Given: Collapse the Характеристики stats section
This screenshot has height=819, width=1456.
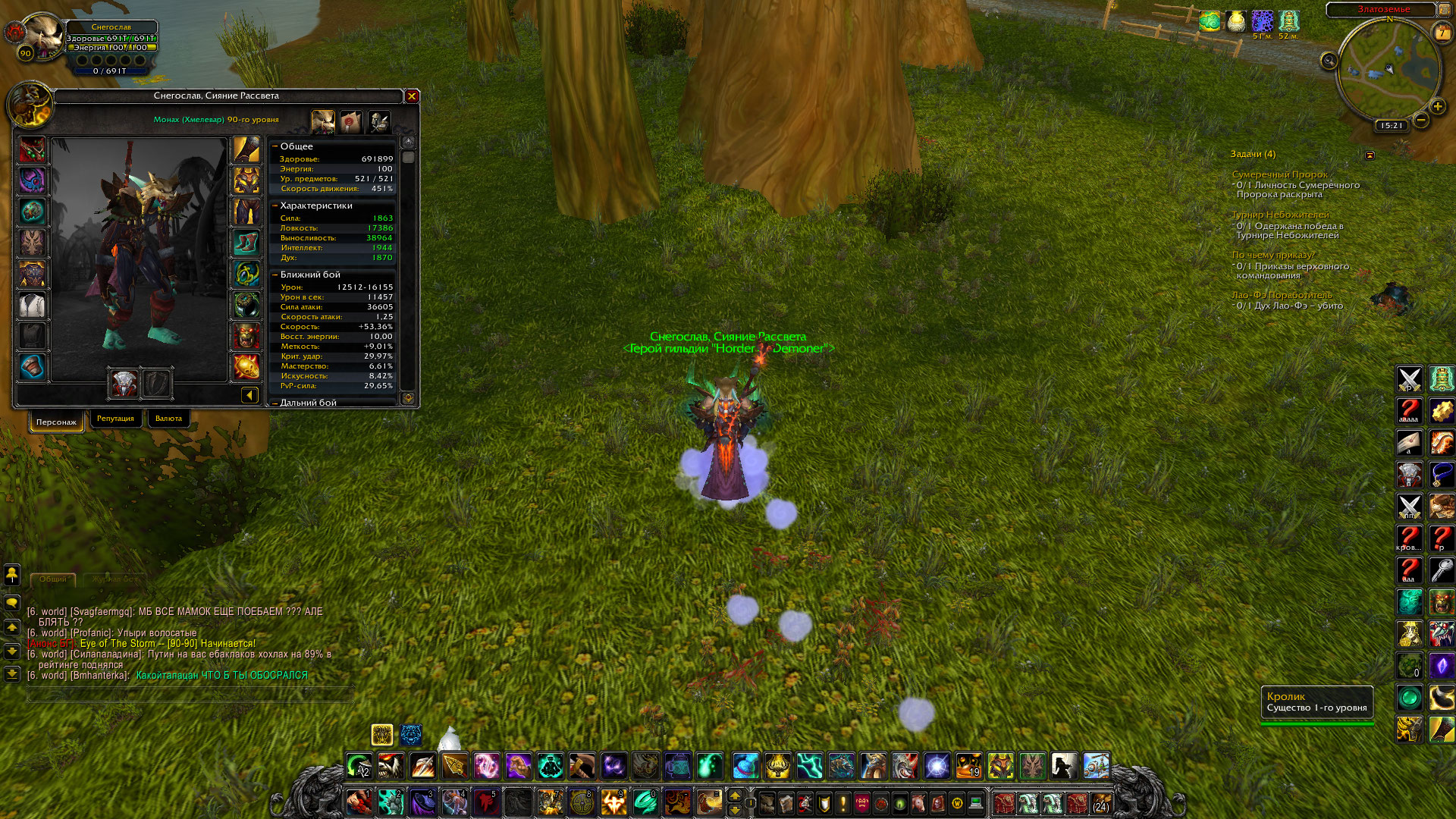Looking at the screenshot, I should (275, 206).
